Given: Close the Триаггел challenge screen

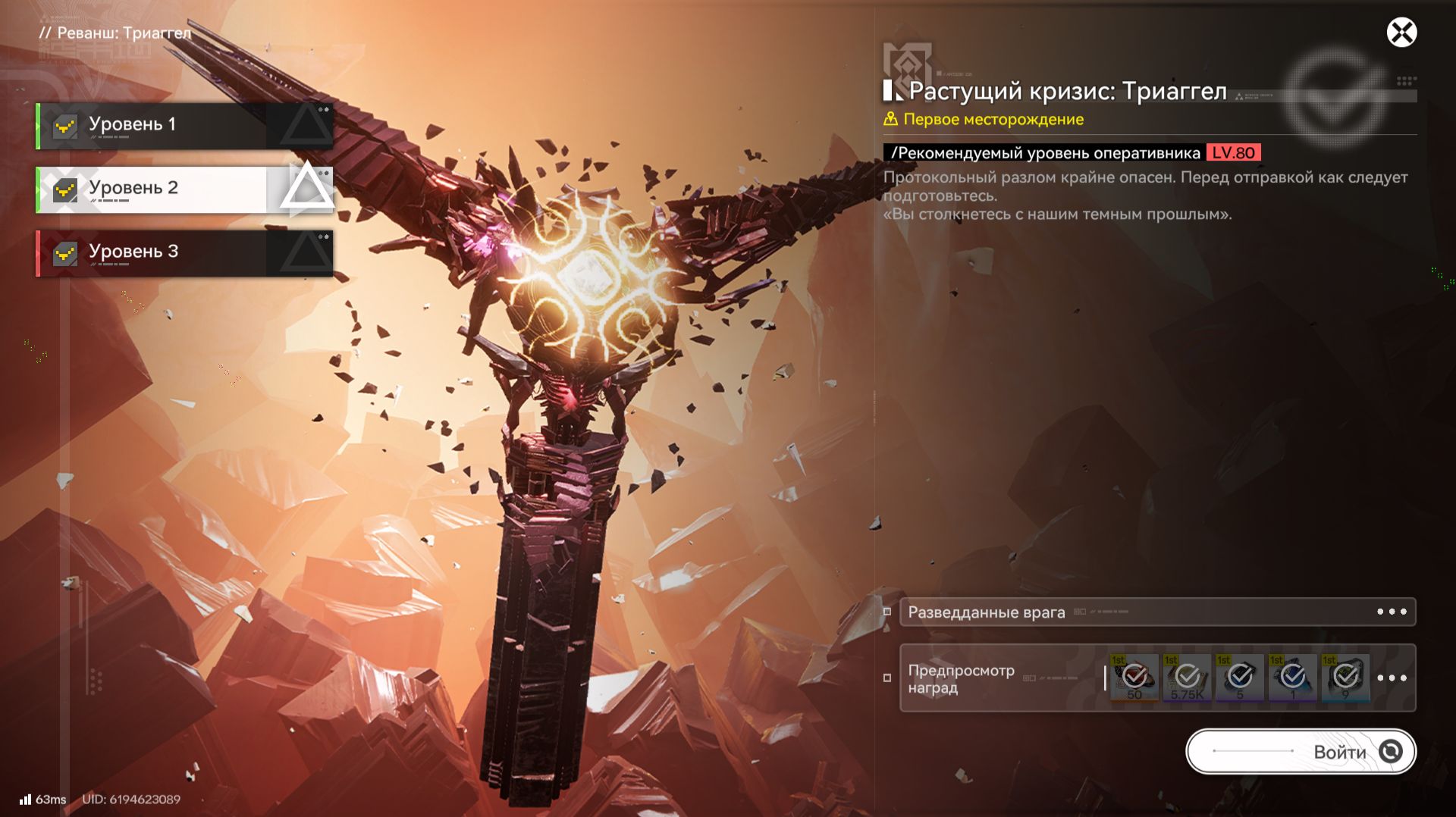Looking at the screenshot, I should [1401, 33].
